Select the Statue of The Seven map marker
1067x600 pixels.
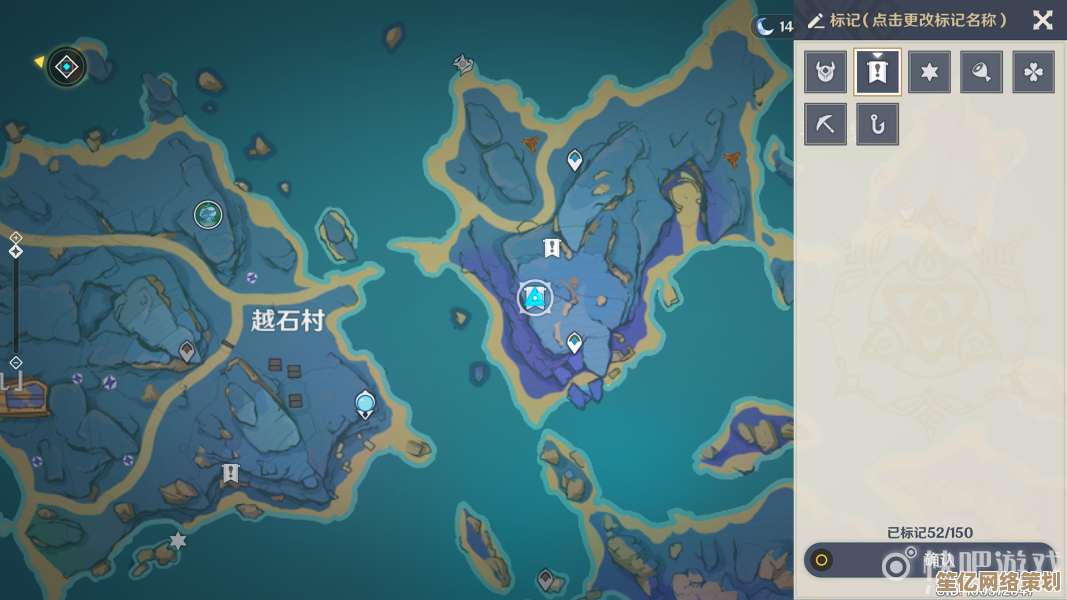pos(461,65)
